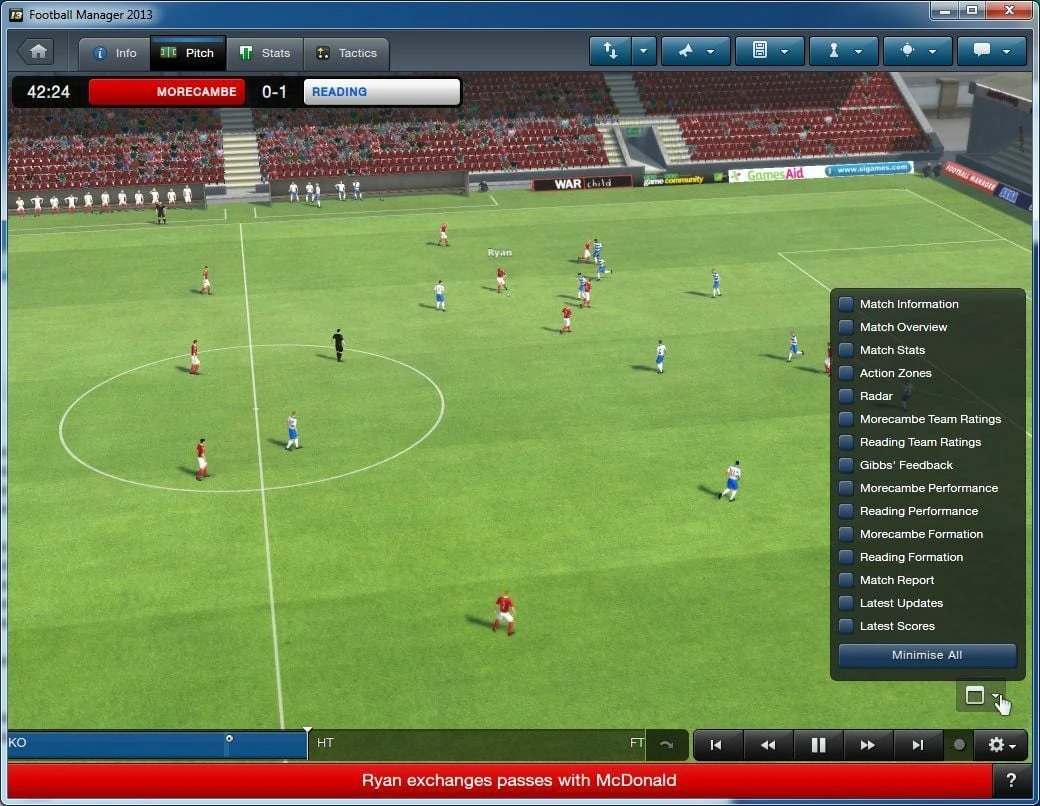
Task: Fast forward the match
Action: point(868,745)
